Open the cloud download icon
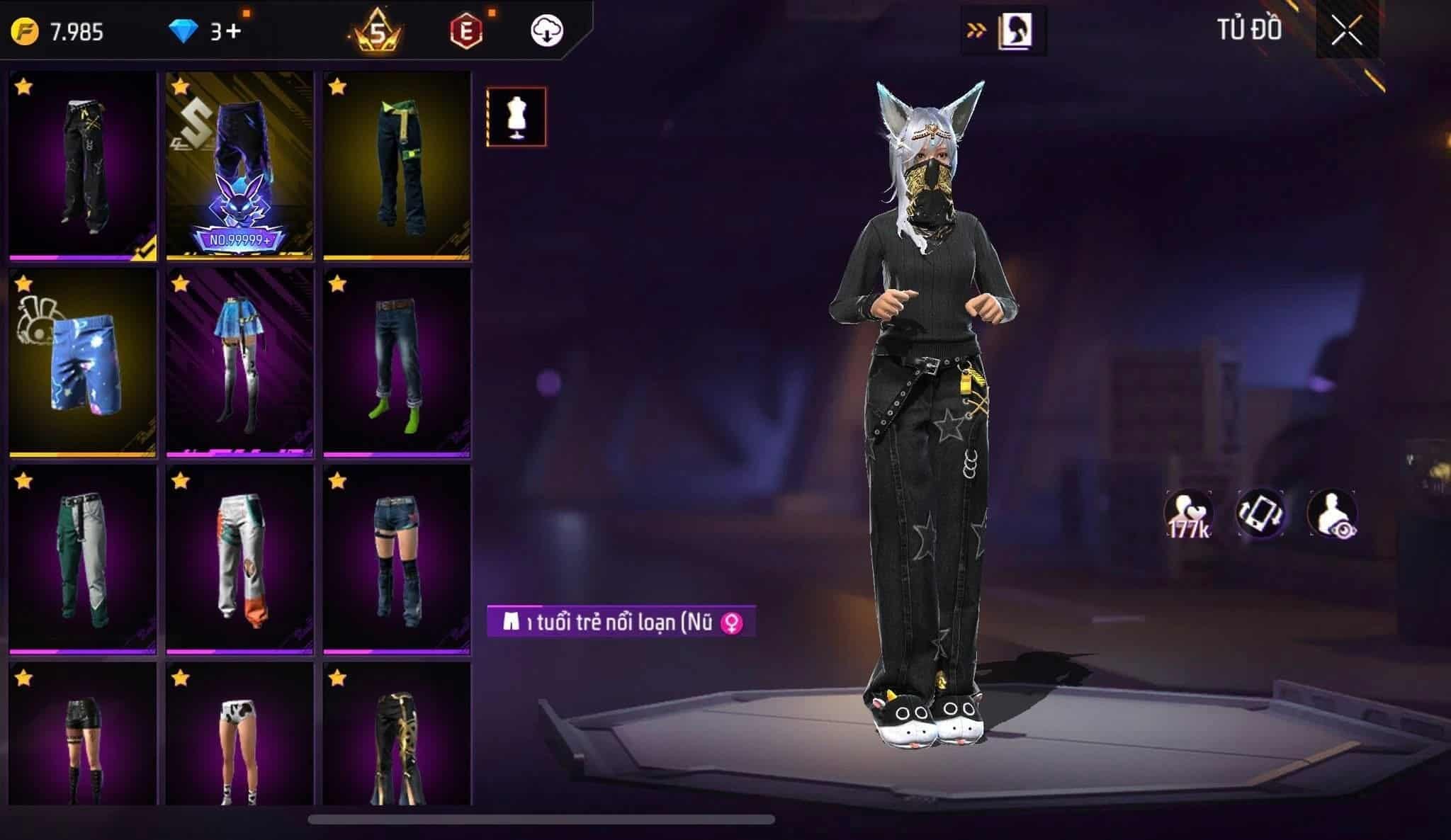 (x=546, y=31)
